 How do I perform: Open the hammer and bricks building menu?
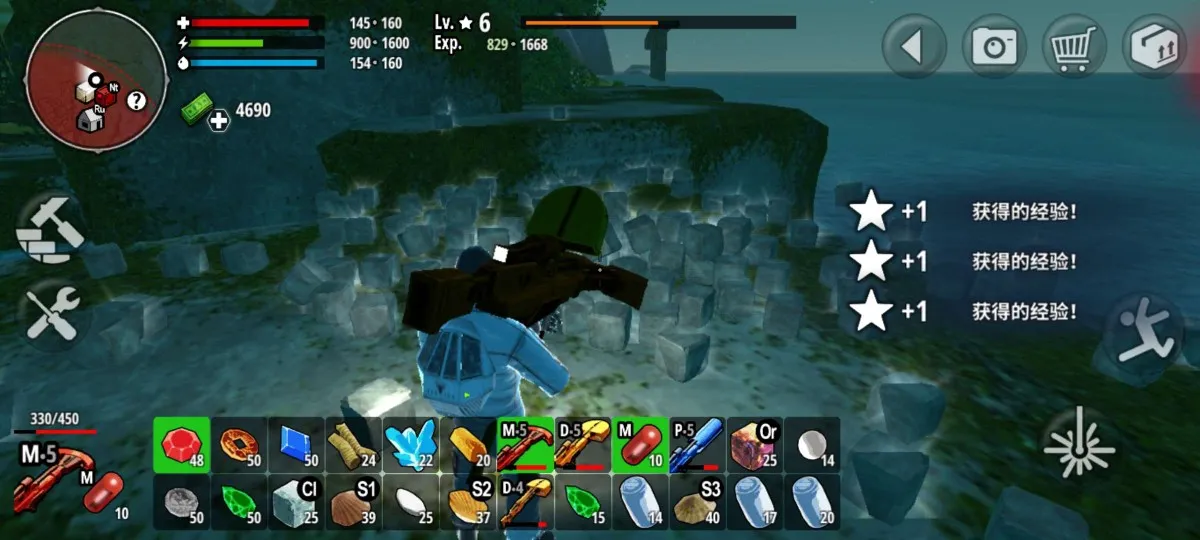[x=50, y=229]
